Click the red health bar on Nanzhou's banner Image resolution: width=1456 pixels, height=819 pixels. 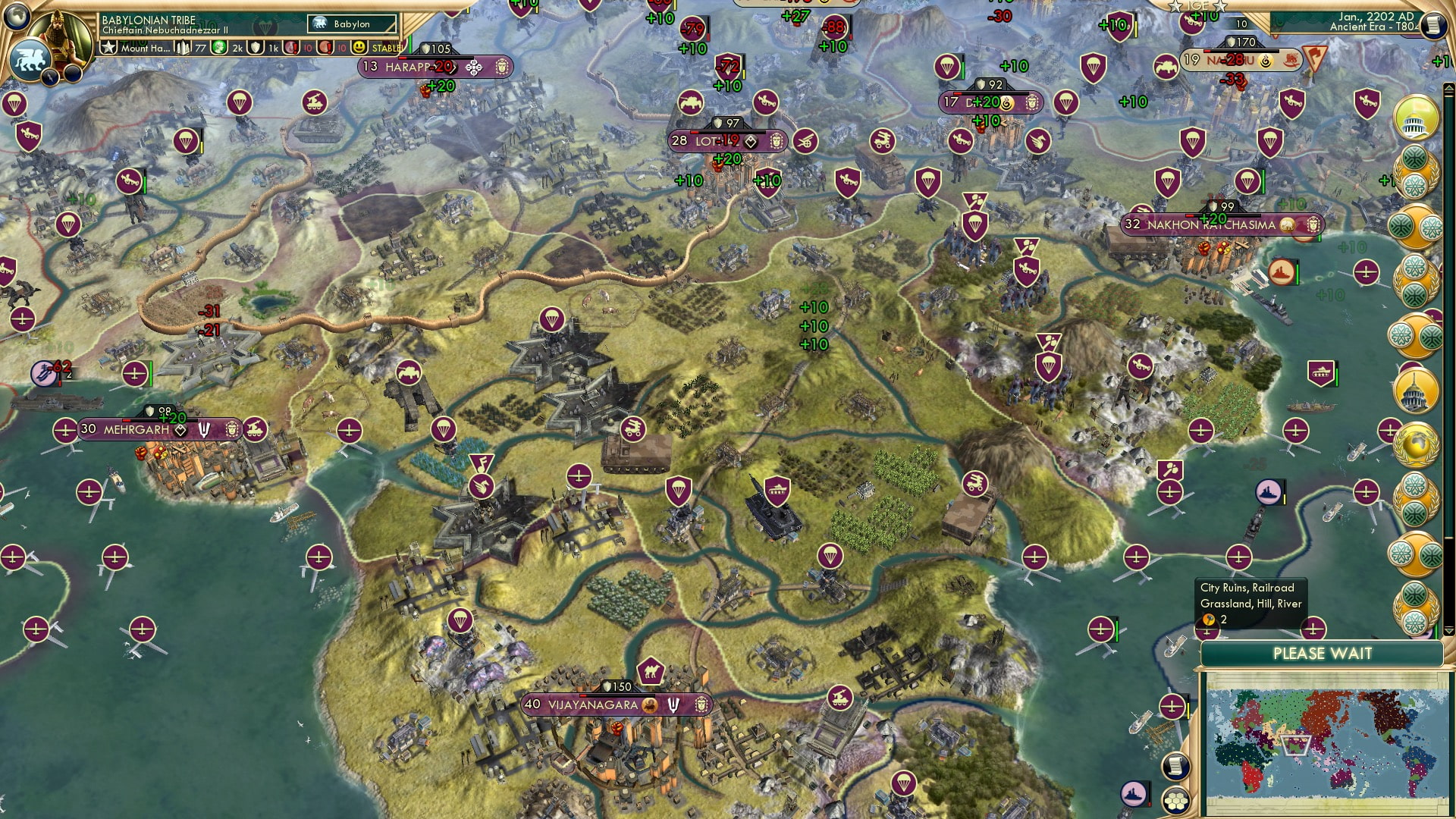pyautogui.click(x=1207, y=51)
